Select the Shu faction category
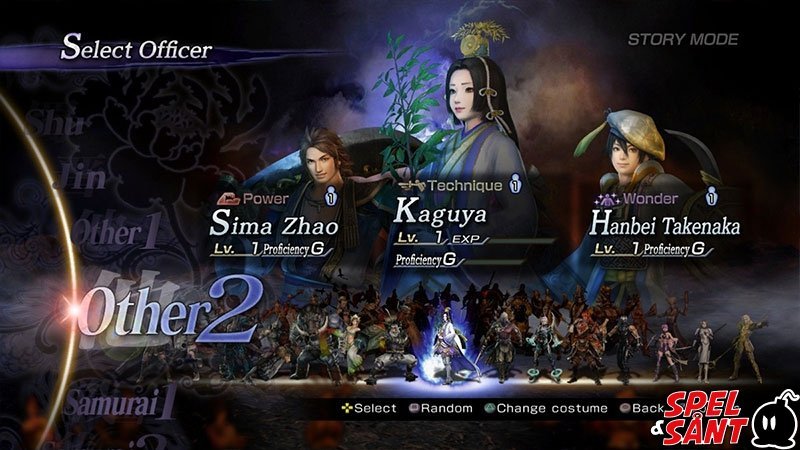This screenshot has height=450, width=800. (x=54, y=124)
